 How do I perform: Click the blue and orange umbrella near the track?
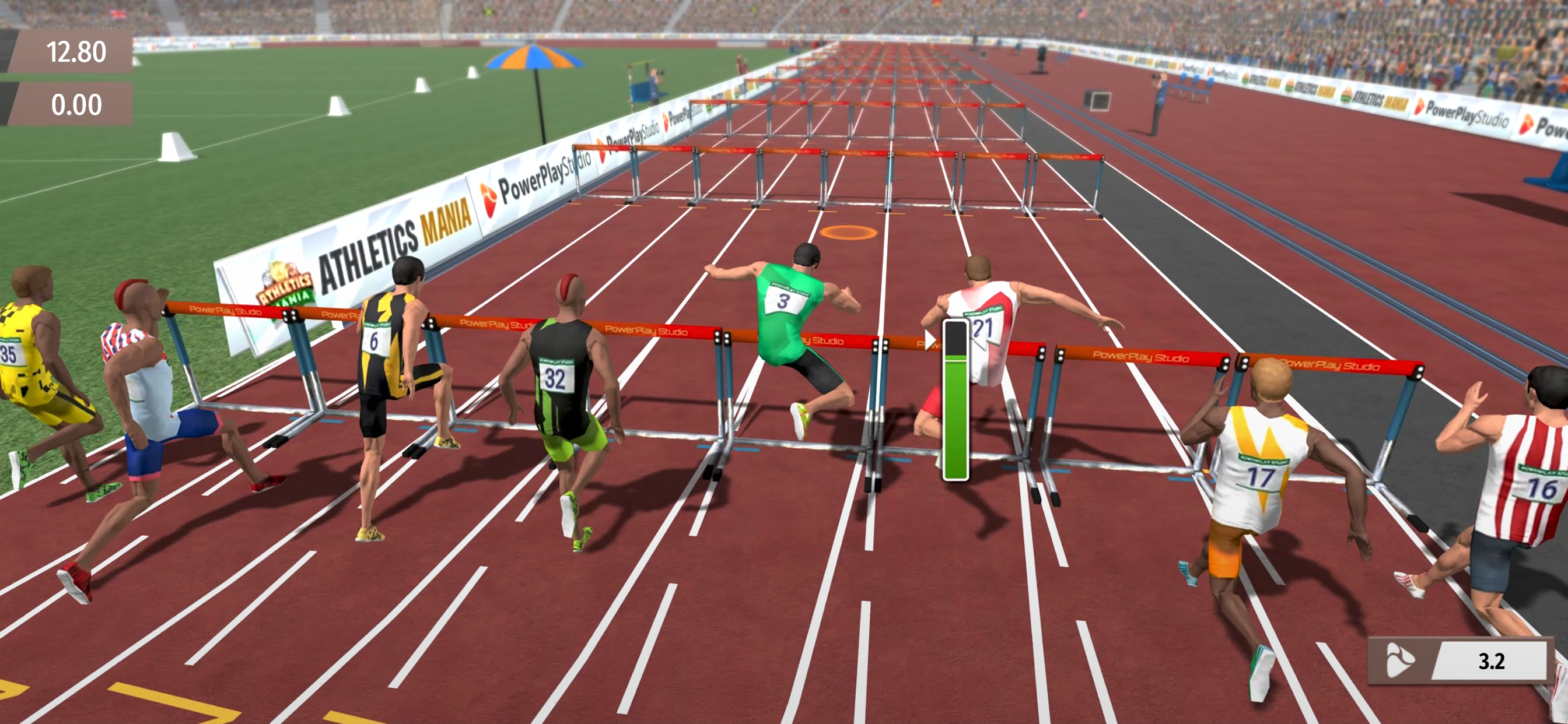coord(535,58)
